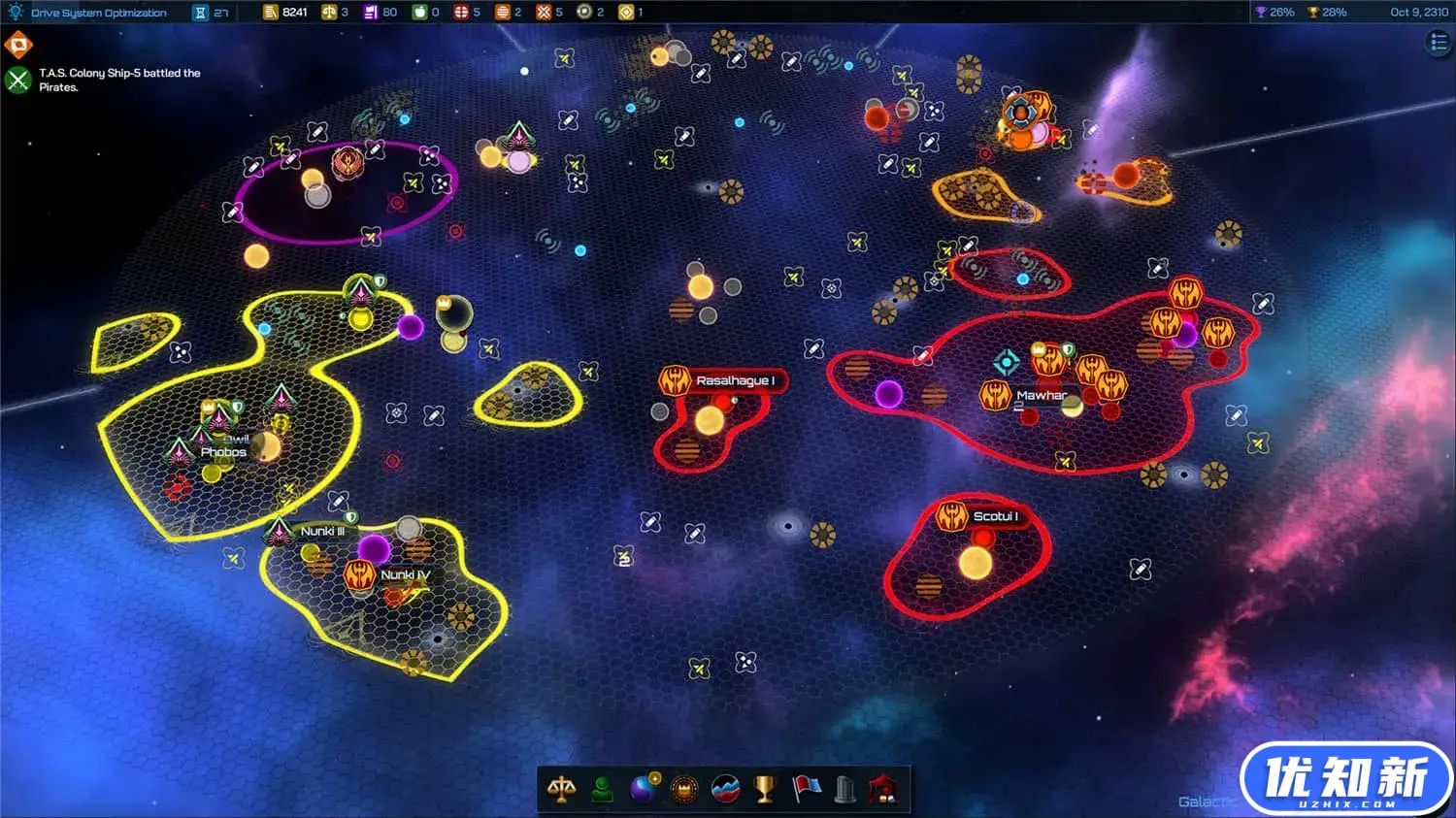This screenshot has width=1456, height=818.
Task: Select the Scotui I planet label
Action: click(995, 516)
